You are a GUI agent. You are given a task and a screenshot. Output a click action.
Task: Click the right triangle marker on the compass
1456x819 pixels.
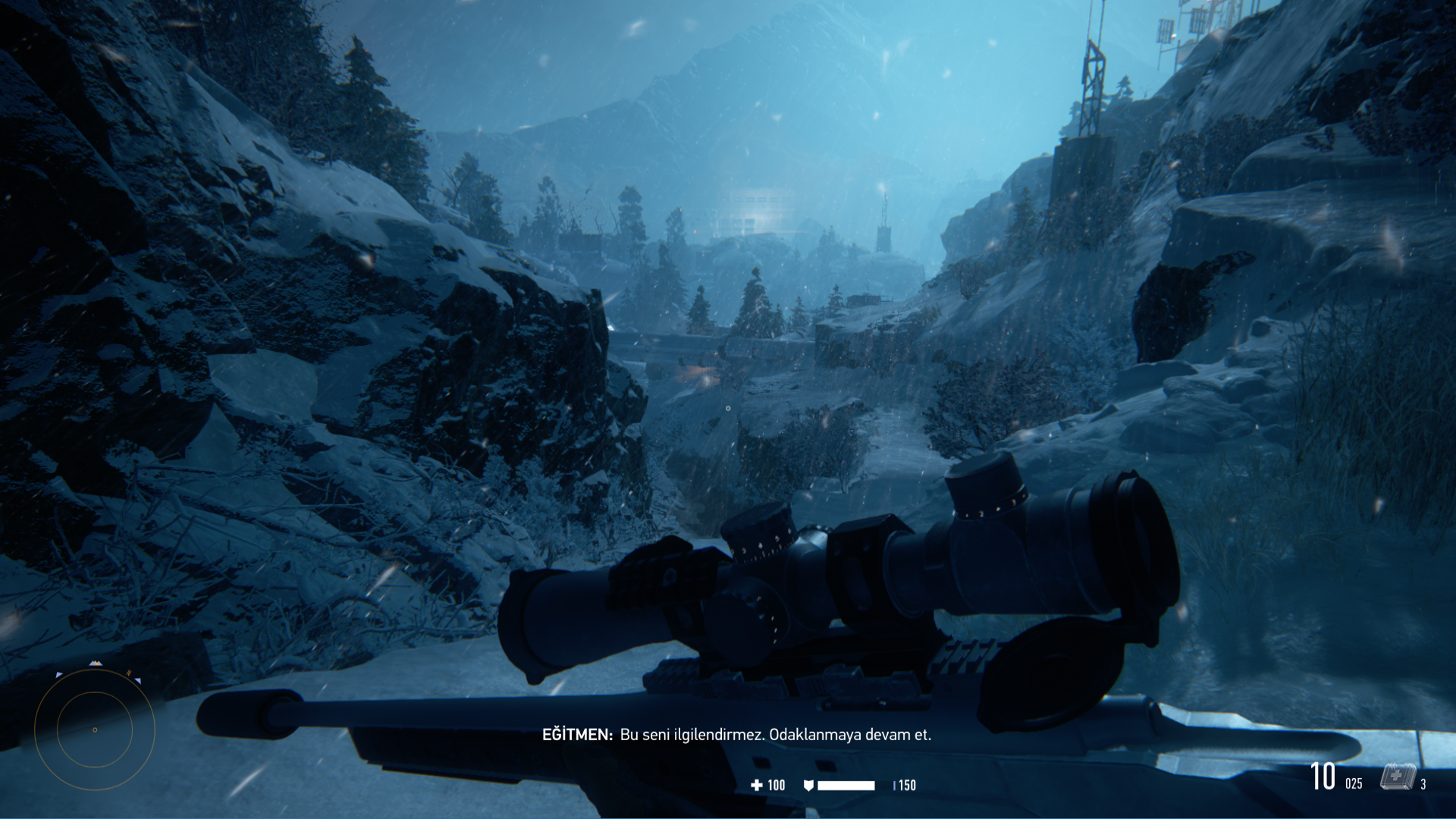(138, 680)
